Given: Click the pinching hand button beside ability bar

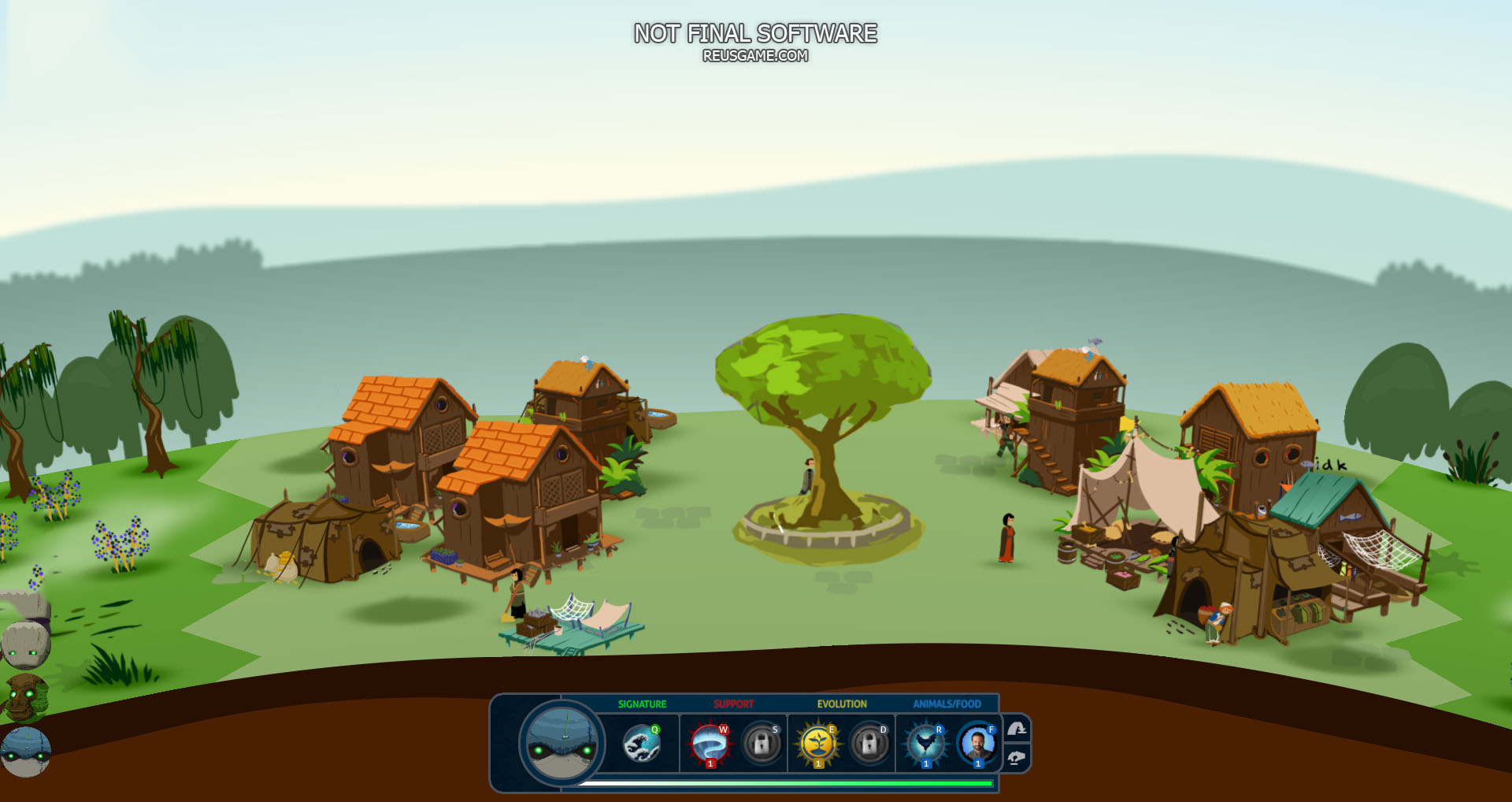Looking at the screenshot, I should tap(1017, 758).
